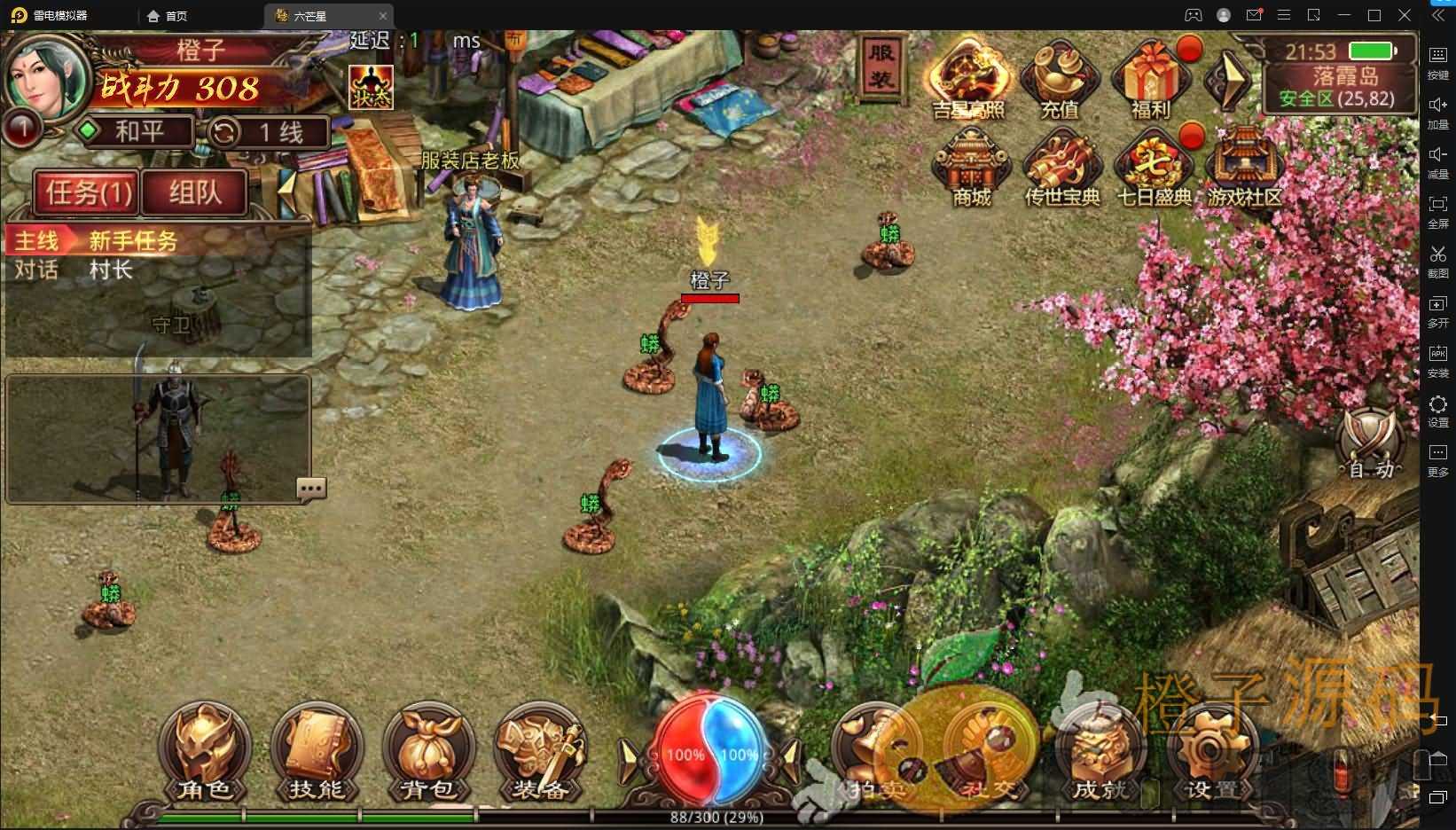The height and width of the screenshot is (830, 1456).
Task: Select the 新手任务 main quest entry
Action: pos(133,241)
